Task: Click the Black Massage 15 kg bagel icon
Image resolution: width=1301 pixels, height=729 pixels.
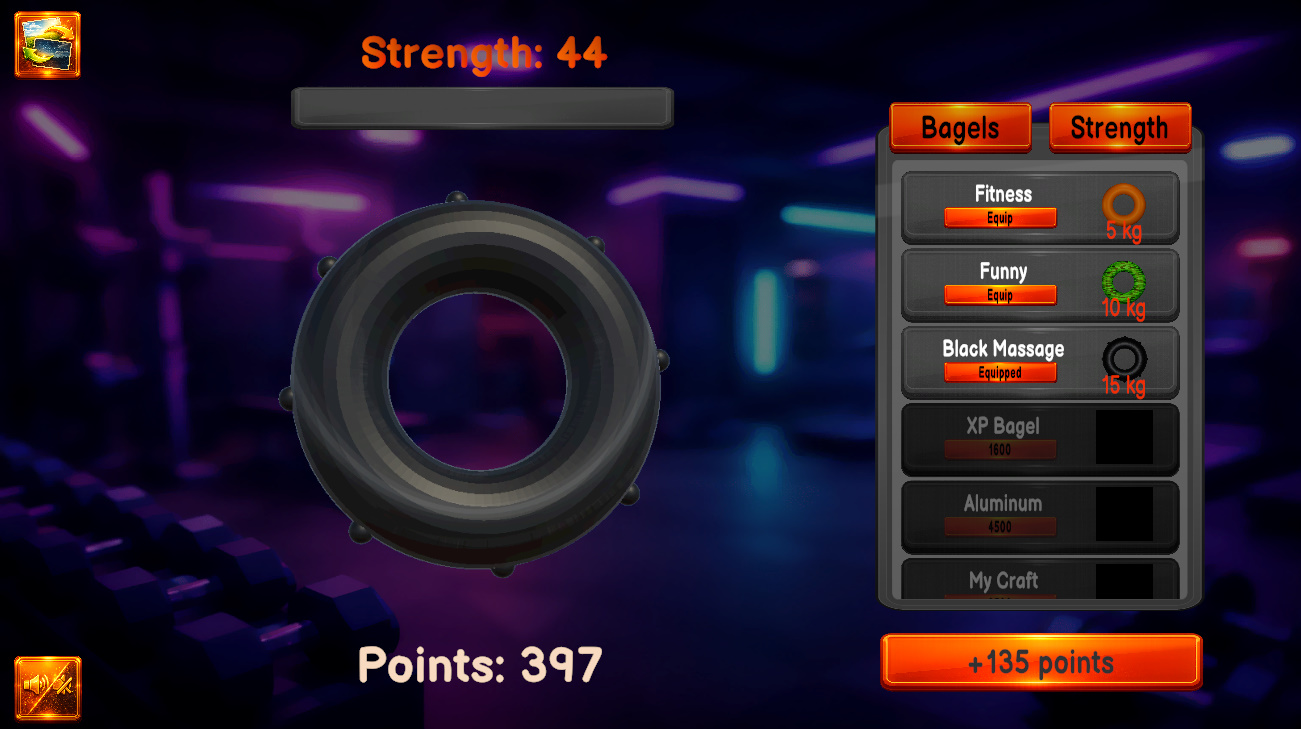Action: 1127,360
